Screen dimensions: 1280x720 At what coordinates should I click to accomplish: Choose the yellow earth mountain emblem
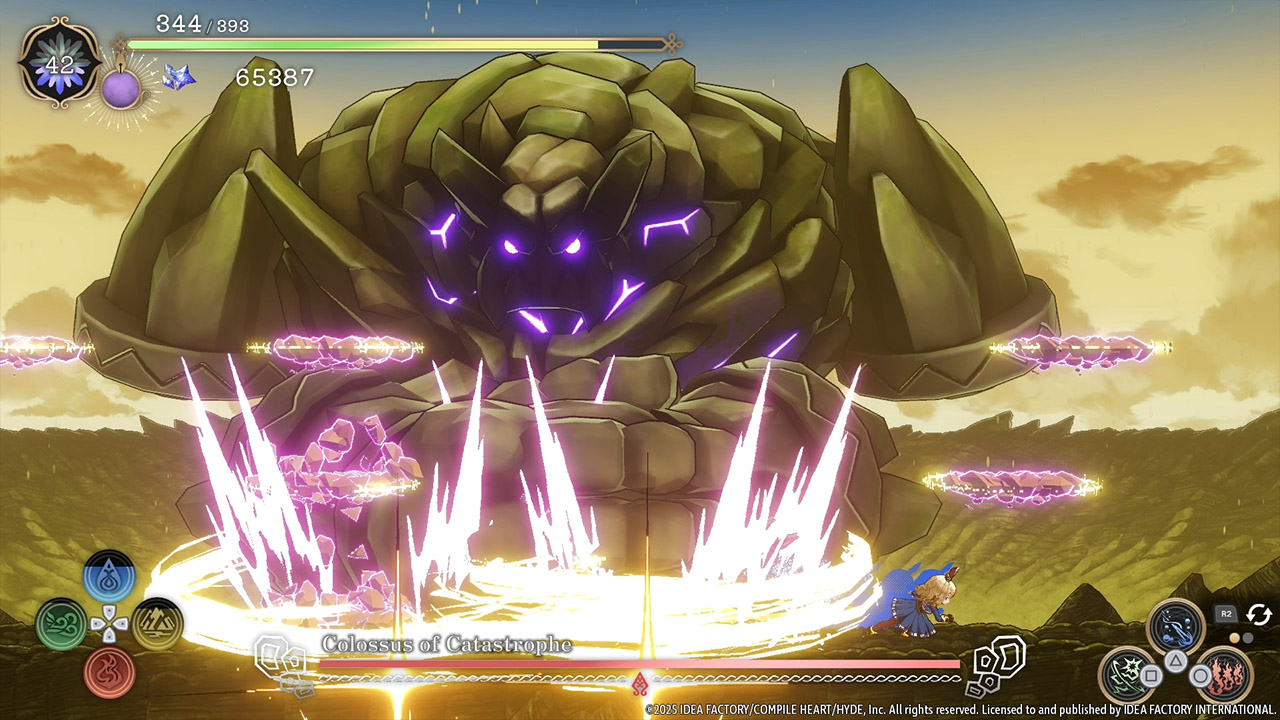coord(157,625)
